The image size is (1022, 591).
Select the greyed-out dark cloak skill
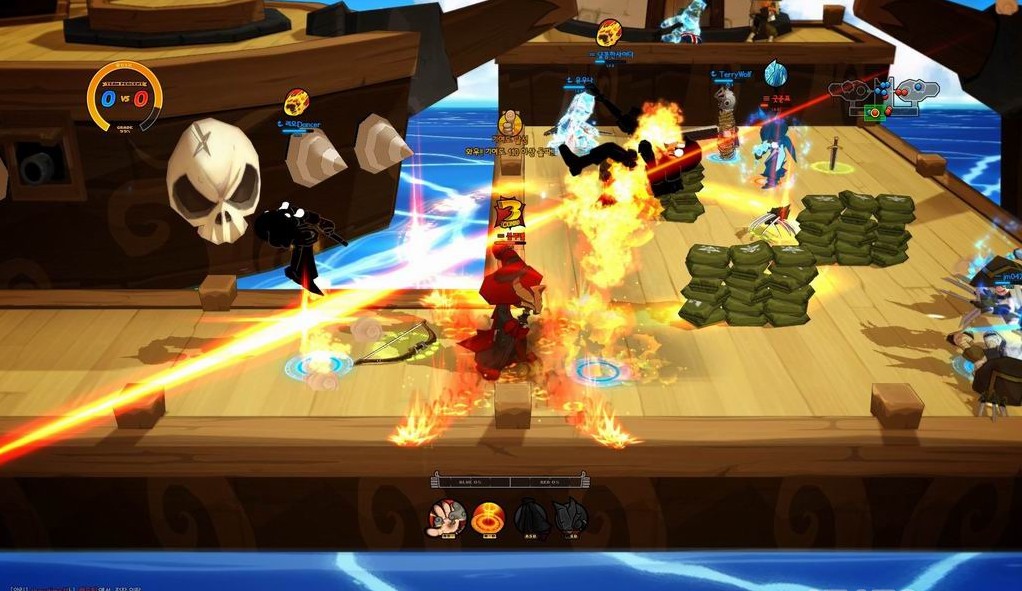point(530,517)
